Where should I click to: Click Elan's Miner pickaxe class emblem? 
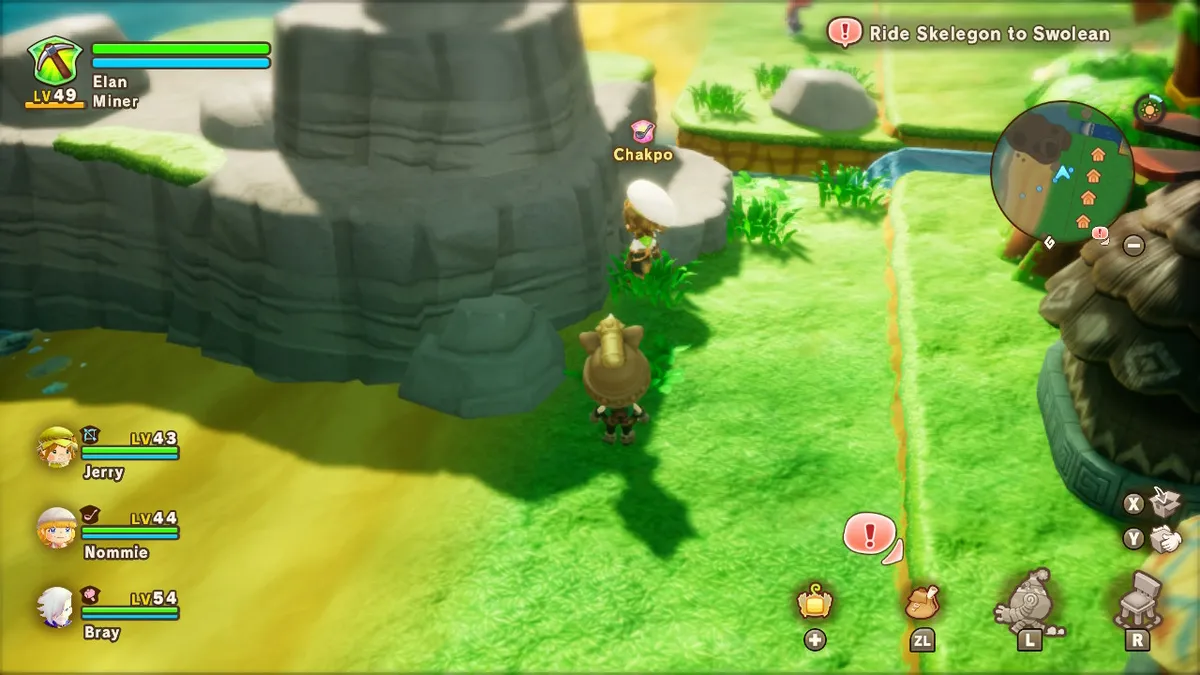[55, 61]
